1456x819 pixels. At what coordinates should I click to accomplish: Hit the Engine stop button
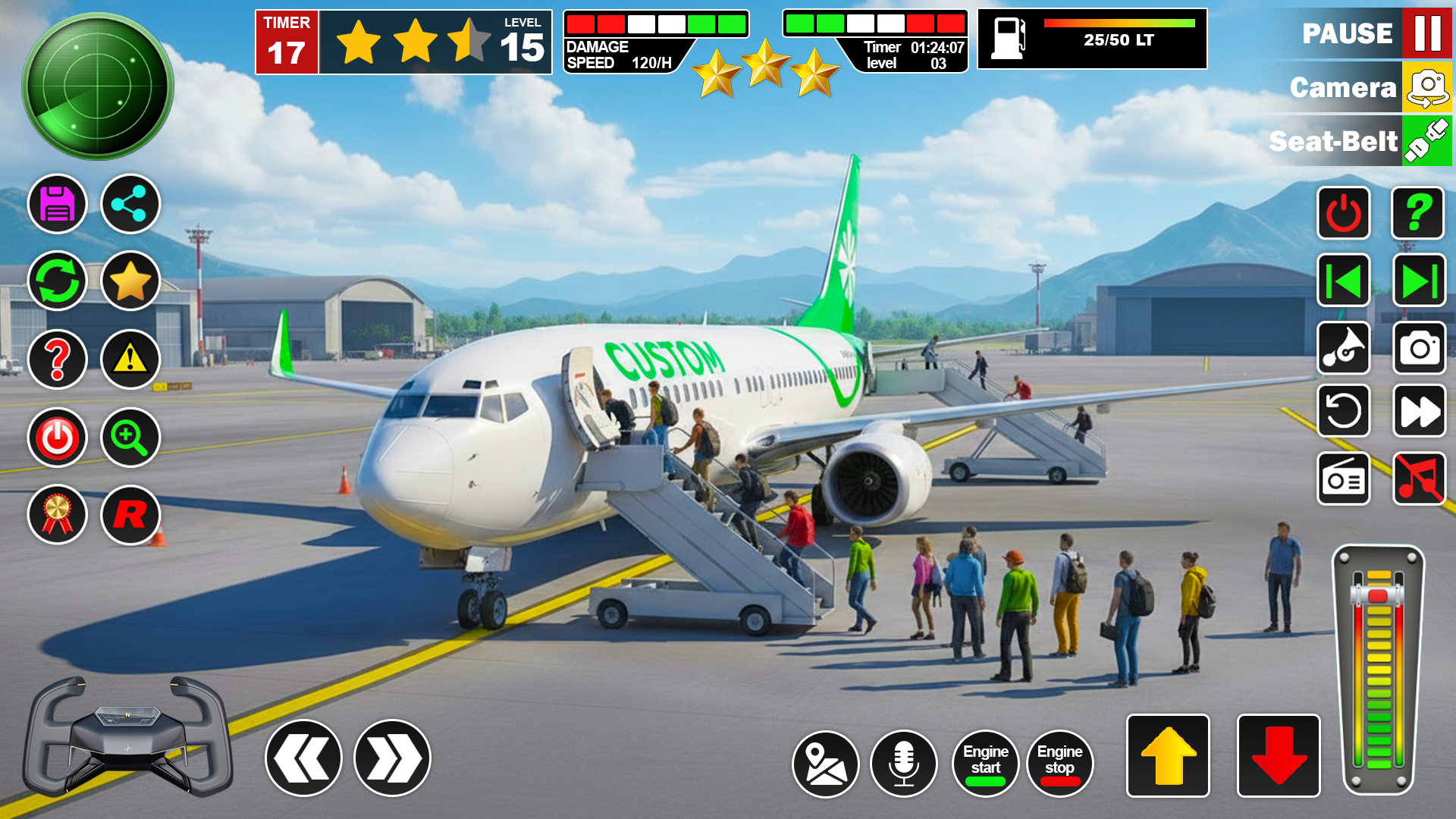pyautogui.click(x=1059, y=763)
